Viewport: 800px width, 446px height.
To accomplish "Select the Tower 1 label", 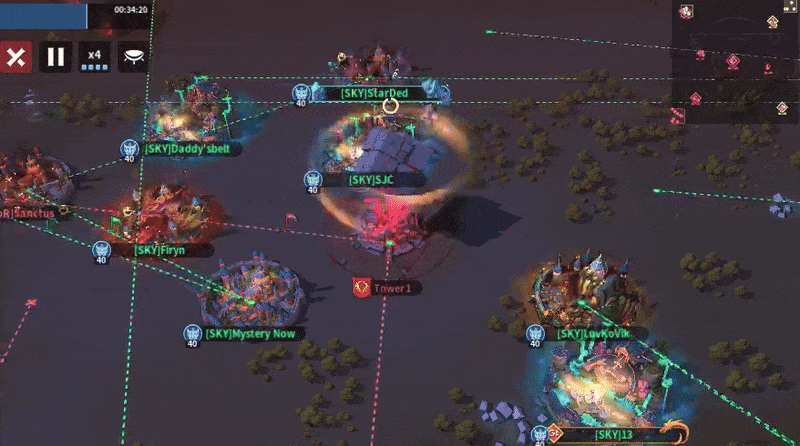I will point(391,288).
